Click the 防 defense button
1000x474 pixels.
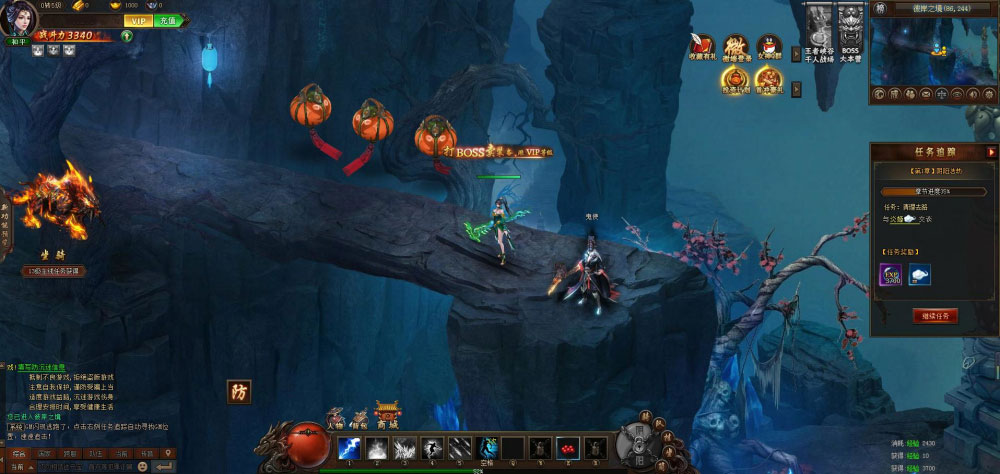tap(238, 391)
